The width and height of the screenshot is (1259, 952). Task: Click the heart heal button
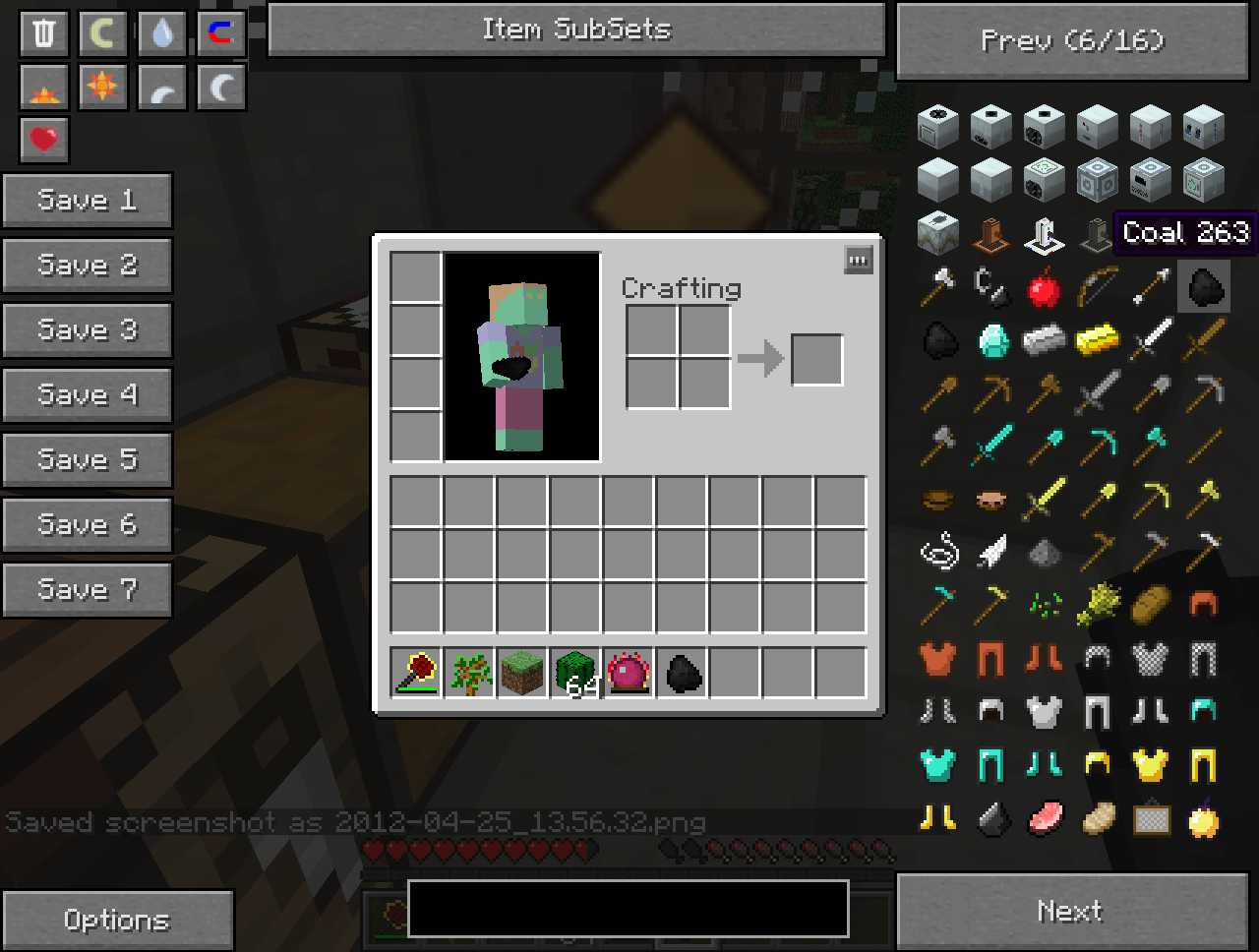click(x=44, y=140)
